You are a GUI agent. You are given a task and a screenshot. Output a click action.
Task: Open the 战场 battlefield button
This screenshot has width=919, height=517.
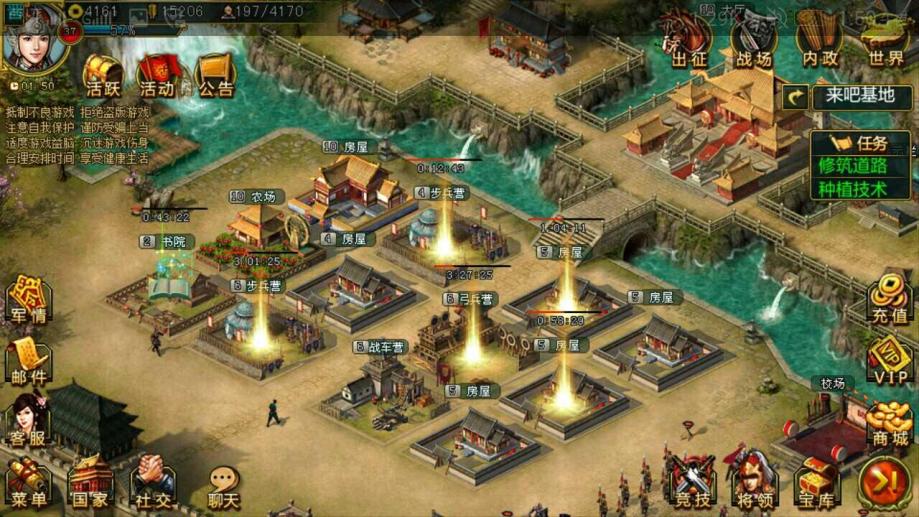[752, 43]
